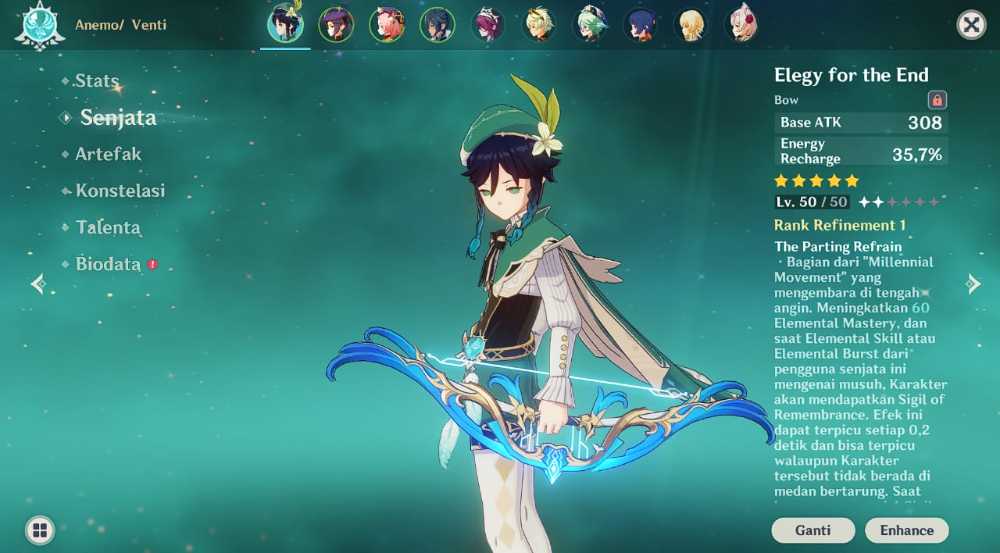The image size is (1000, 553).
Task: Go to the previous character arrow
Action: (38, 284)
